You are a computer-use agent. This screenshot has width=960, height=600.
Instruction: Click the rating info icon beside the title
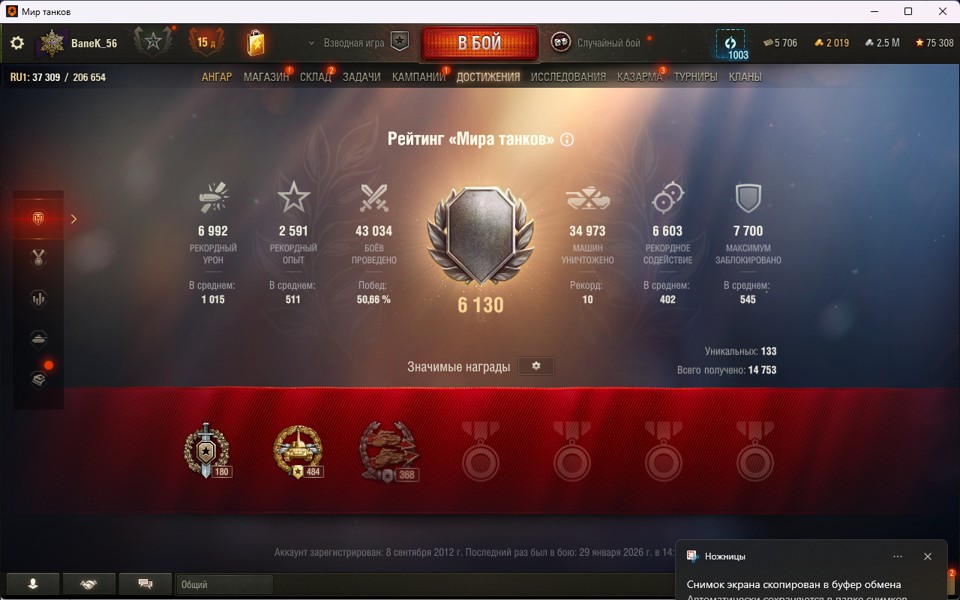(x=567, y=140)
